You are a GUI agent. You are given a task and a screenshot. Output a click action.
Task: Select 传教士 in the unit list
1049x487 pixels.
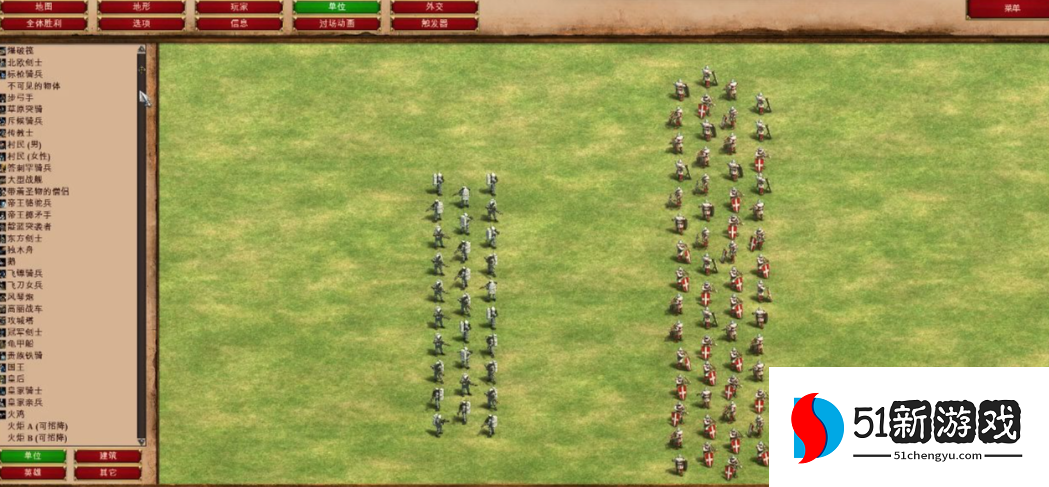[21, 132]
